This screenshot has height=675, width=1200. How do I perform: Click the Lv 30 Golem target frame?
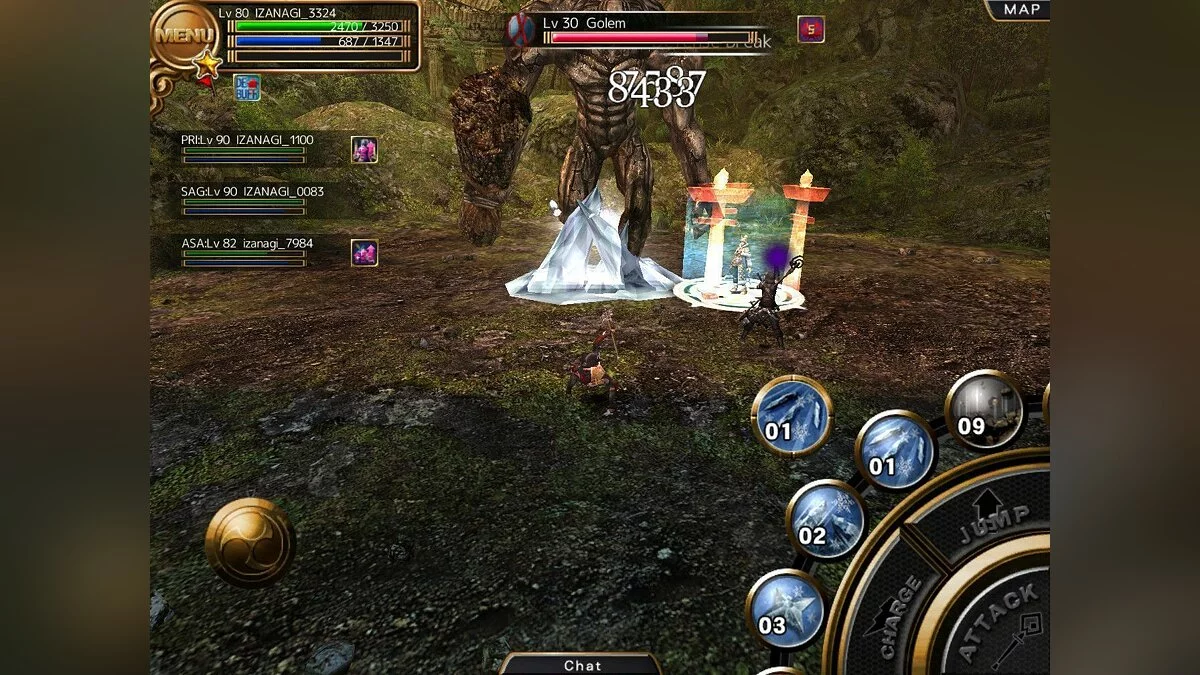pos(640,30)
